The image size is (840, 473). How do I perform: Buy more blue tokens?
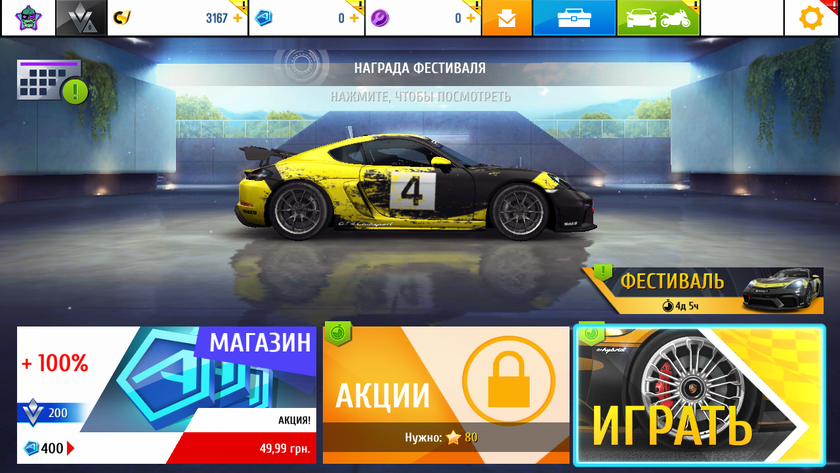tap(355, 18)
